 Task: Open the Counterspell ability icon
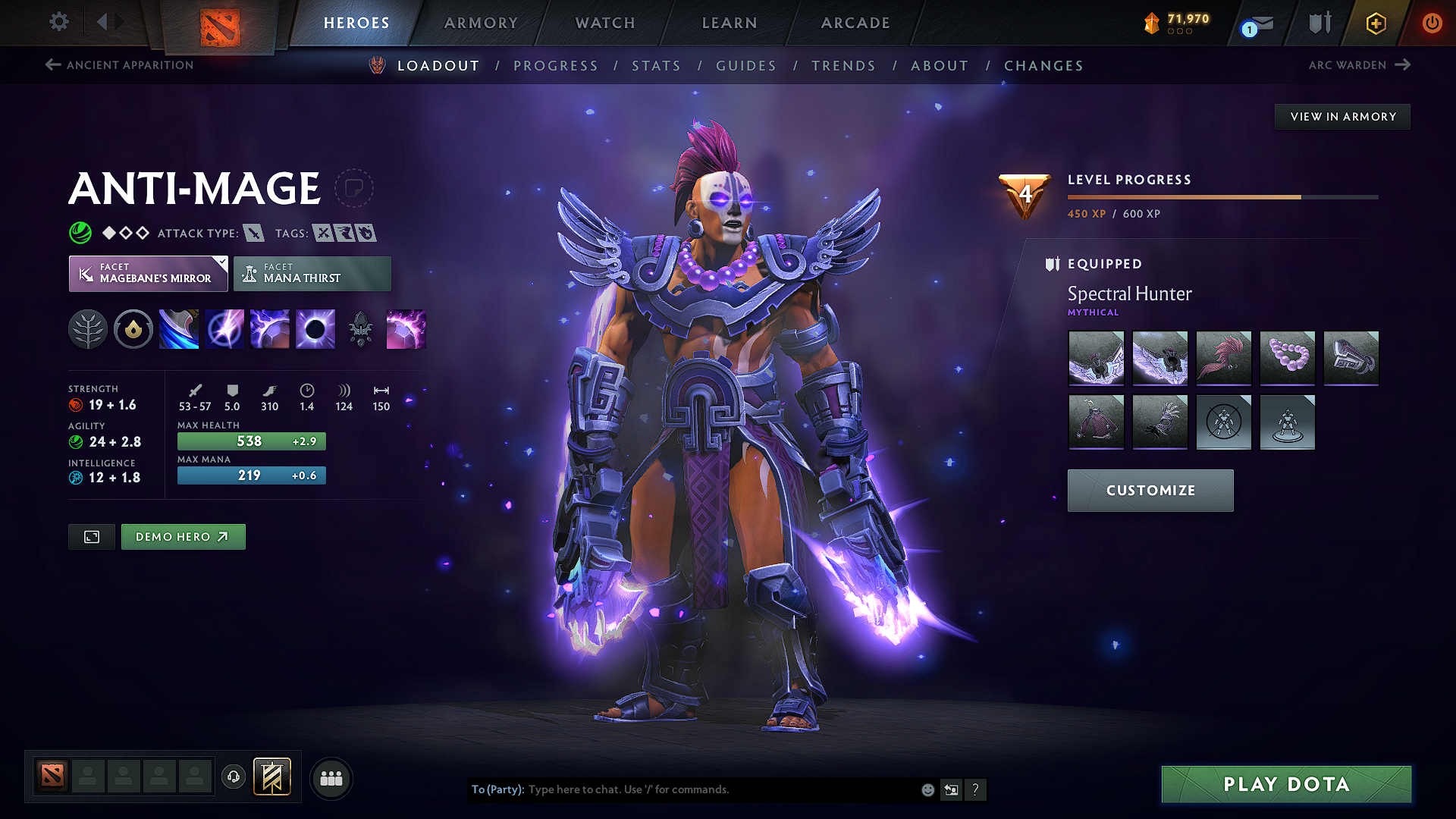click(x=270, y=328)
